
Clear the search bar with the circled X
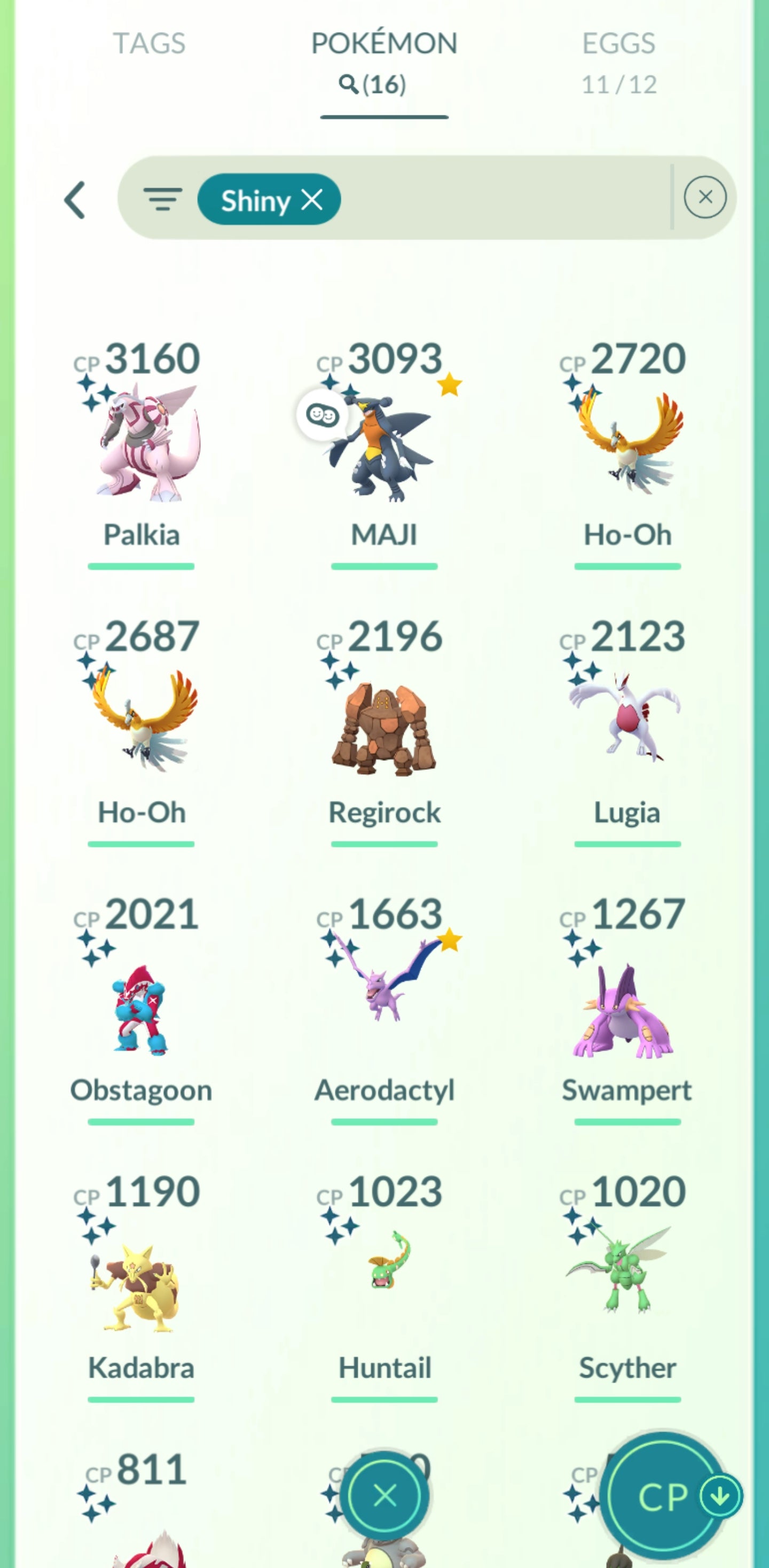[704, 197]
